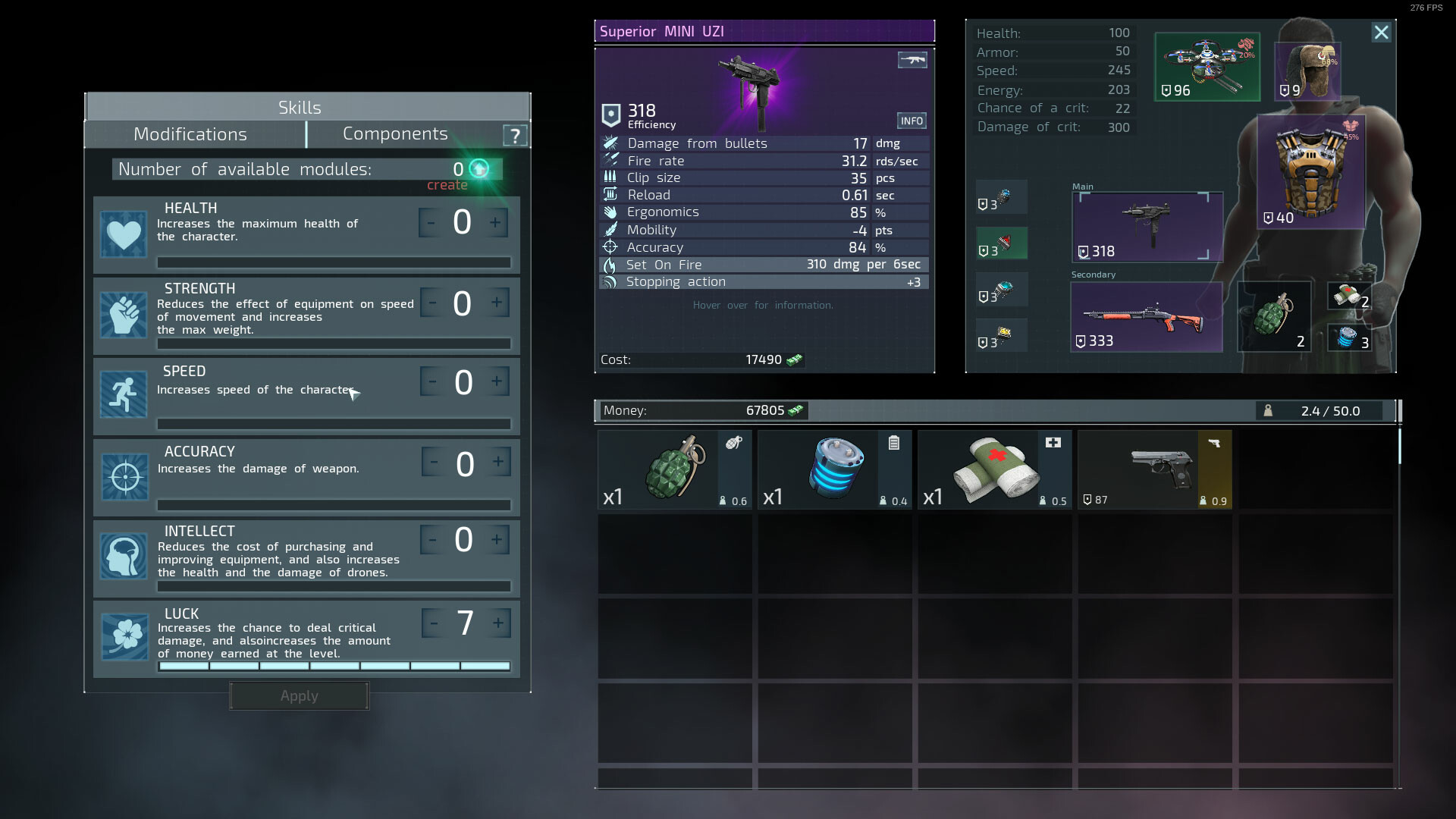
Task: Increase Health with its plus button
Action: point(495,222)
